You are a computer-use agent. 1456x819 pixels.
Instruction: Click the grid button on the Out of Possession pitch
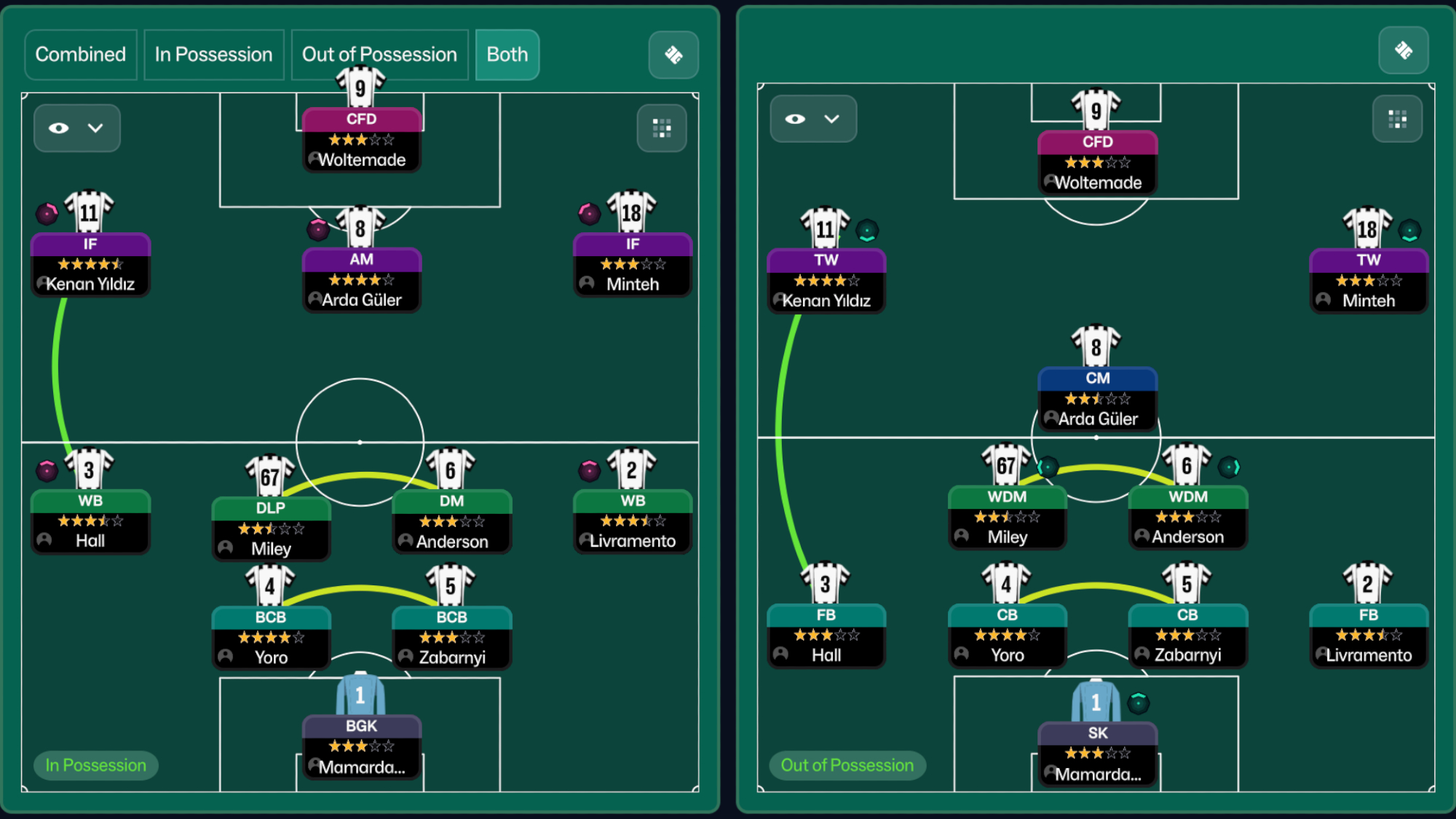(1396, 119)
